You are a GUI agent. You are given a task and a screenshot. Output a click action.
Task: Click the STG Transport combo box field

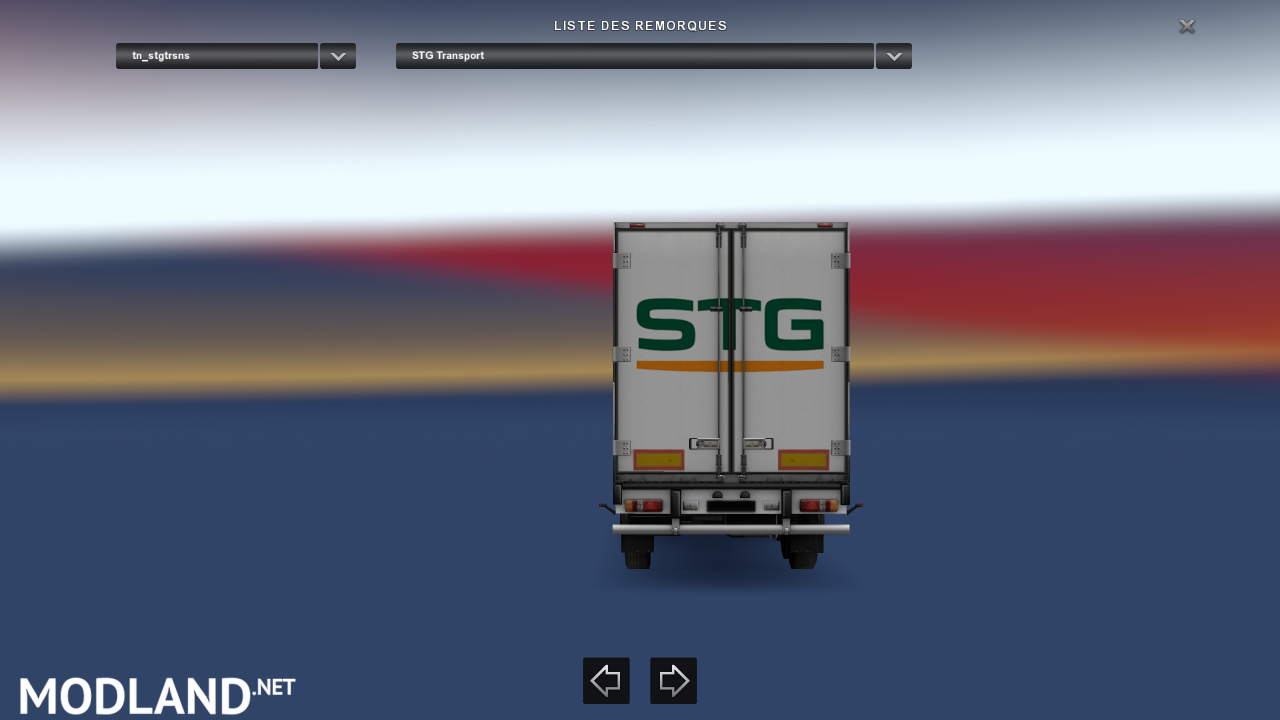(x=634, y=56)
